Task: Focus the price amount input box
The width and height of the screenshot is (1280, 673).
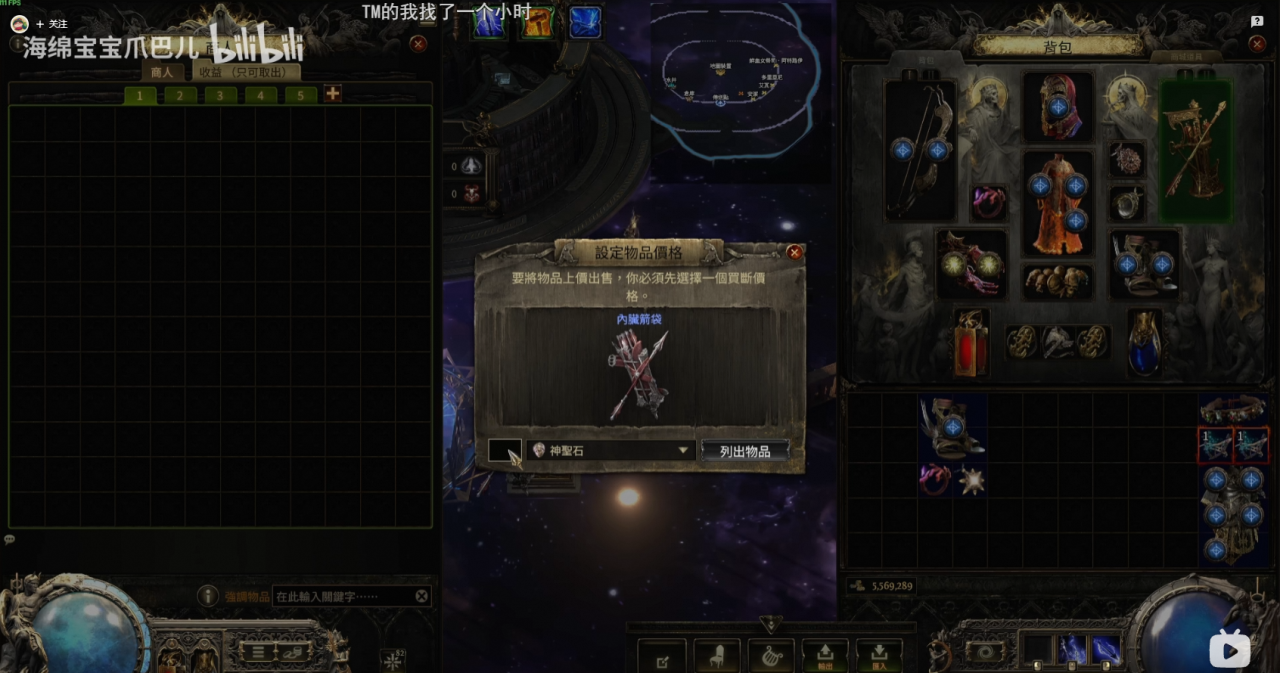Action: coord(504,451)
